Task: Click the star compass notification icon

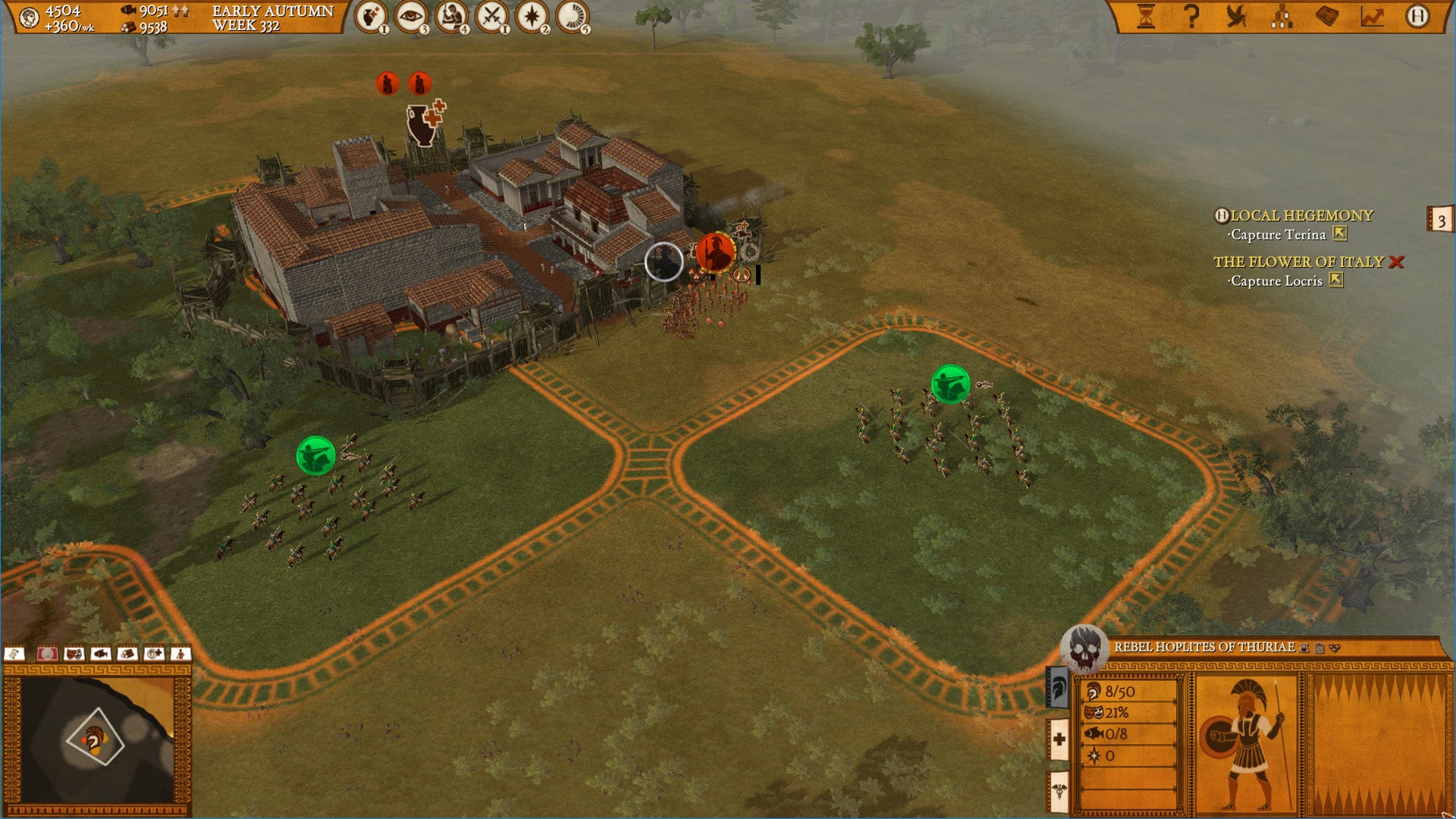Action: coord(532,17)
